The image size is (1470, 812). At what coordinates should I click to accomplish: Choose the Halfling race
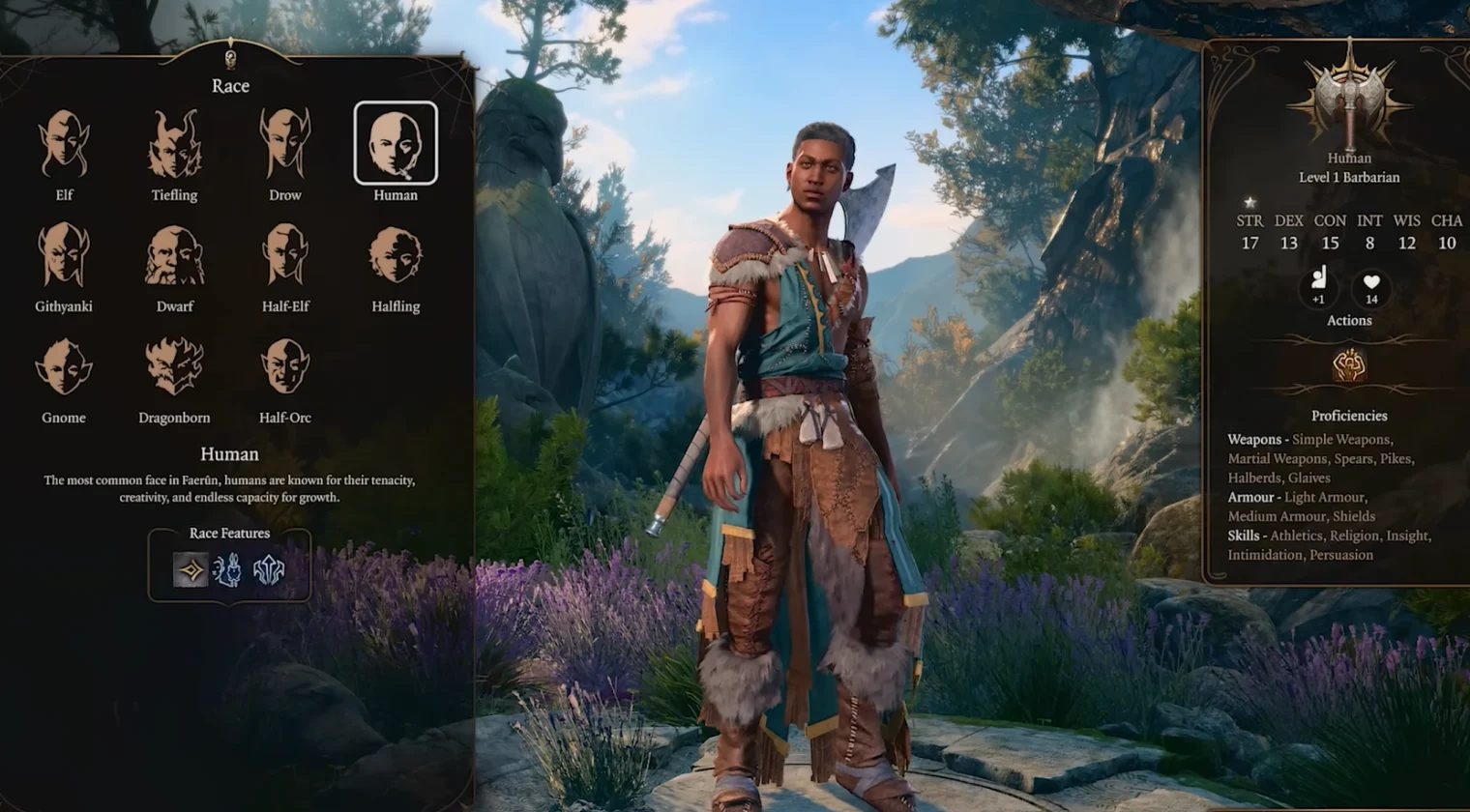click(x=396, y=256)
